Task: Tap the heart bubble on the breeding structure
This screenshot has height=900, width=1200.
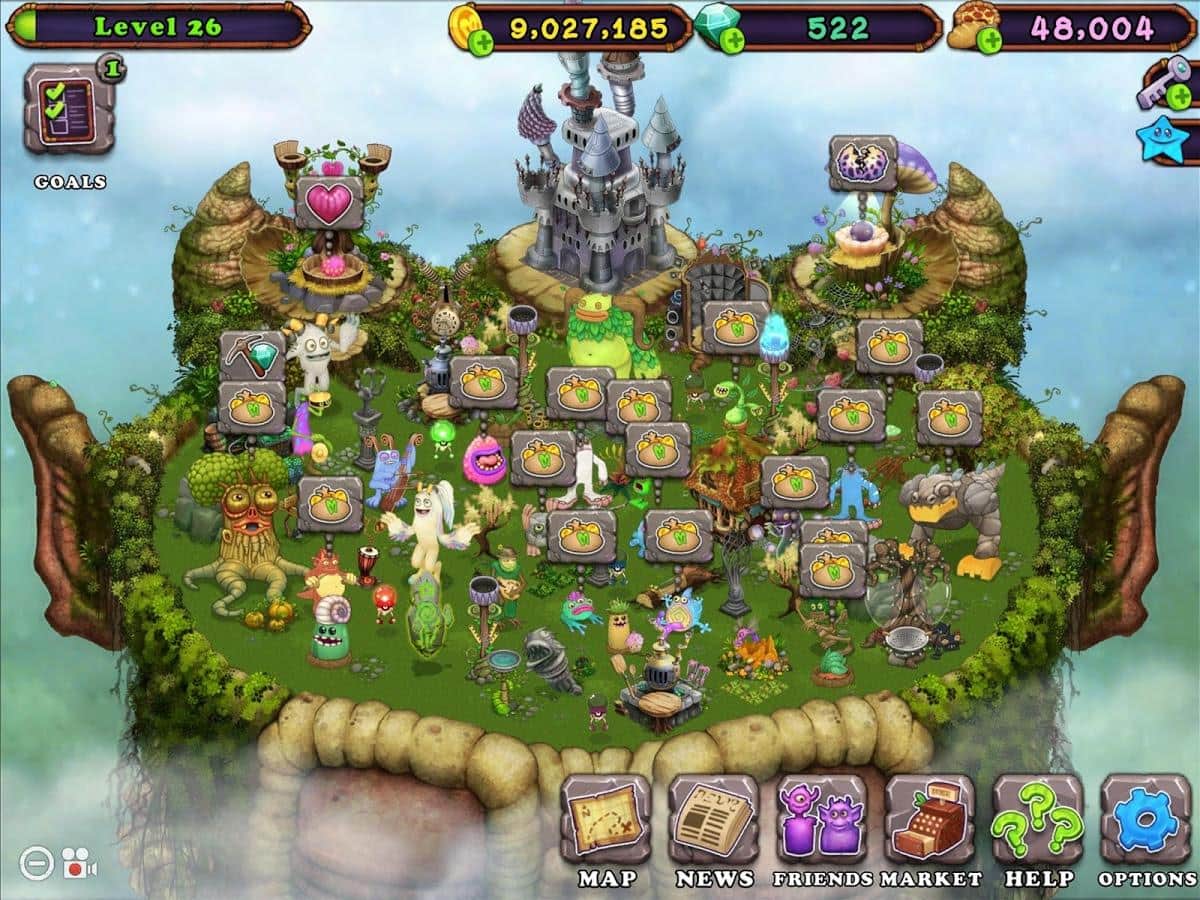Action: pyautogui.click(x=329, y=203)
